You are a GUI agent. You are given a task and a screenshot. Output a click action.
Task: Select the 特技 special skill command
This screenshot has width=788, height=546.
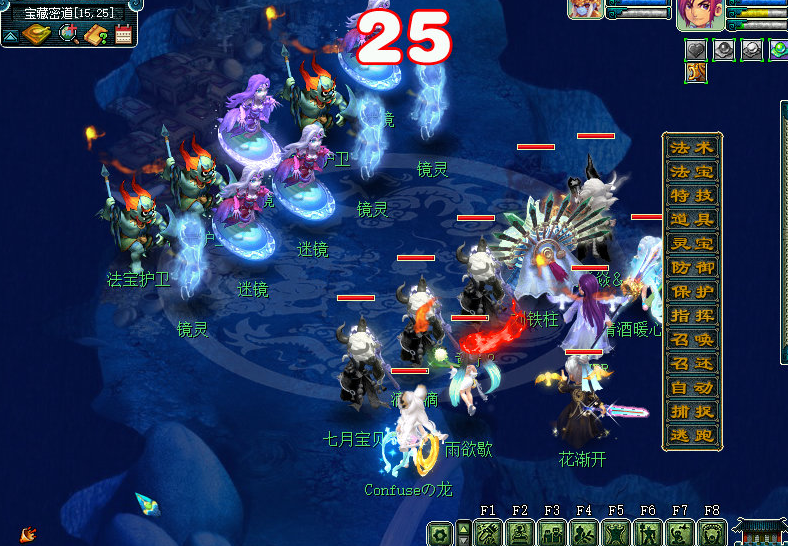point(692,196)
